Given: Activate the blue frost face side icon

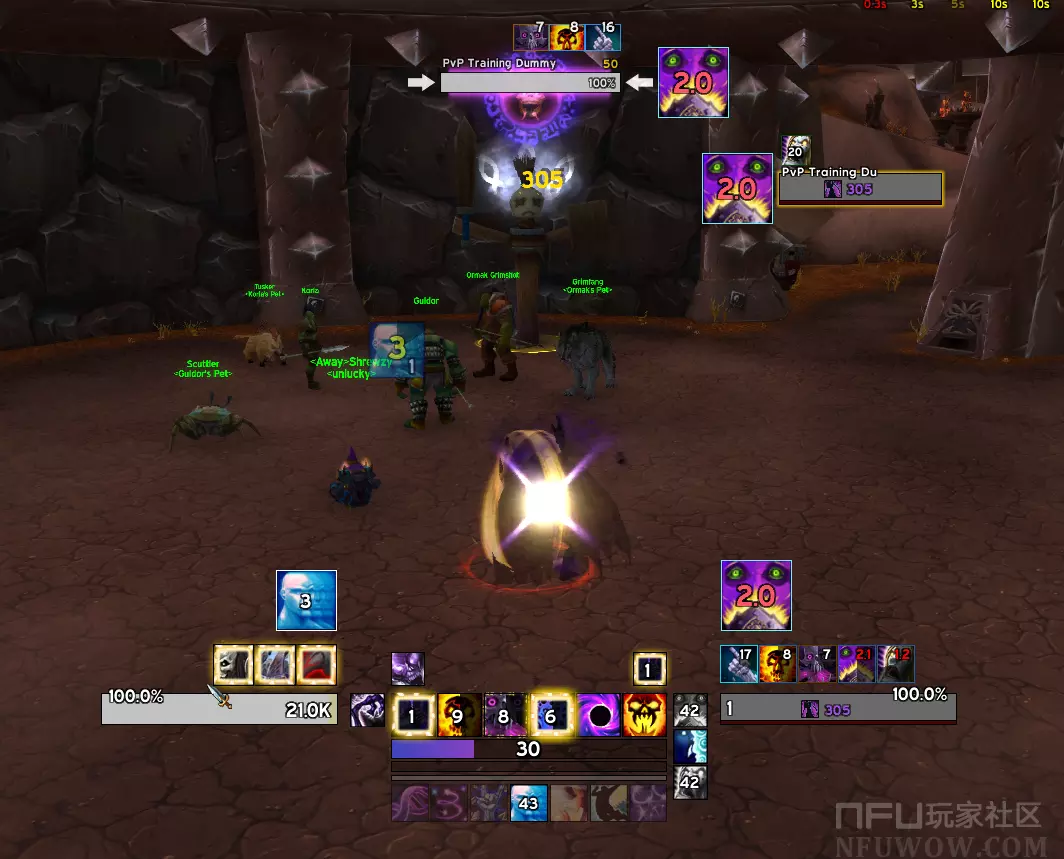Looking at the screenshot, I should 690,746.
